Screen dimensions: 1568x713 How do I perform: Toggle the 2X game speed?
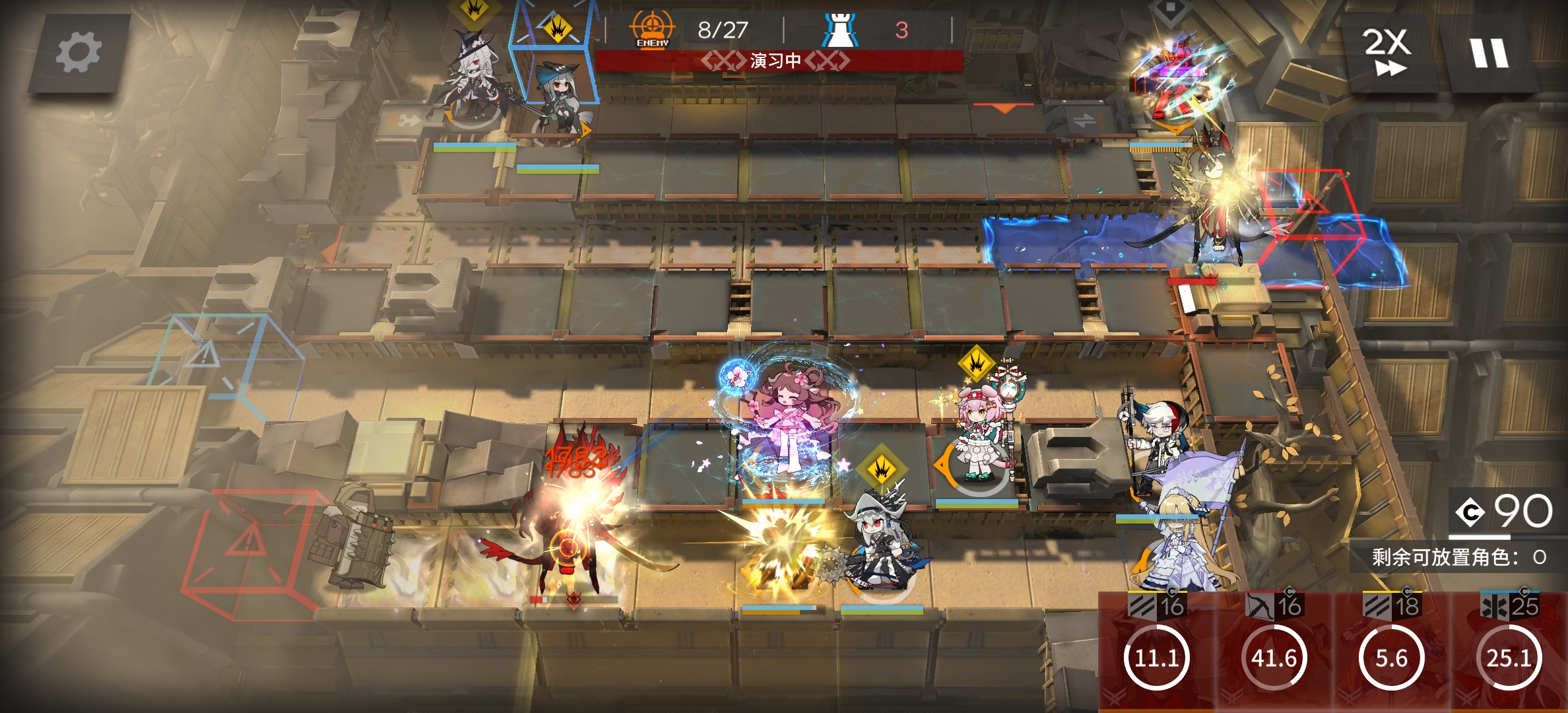click(x=1387, y=51)
